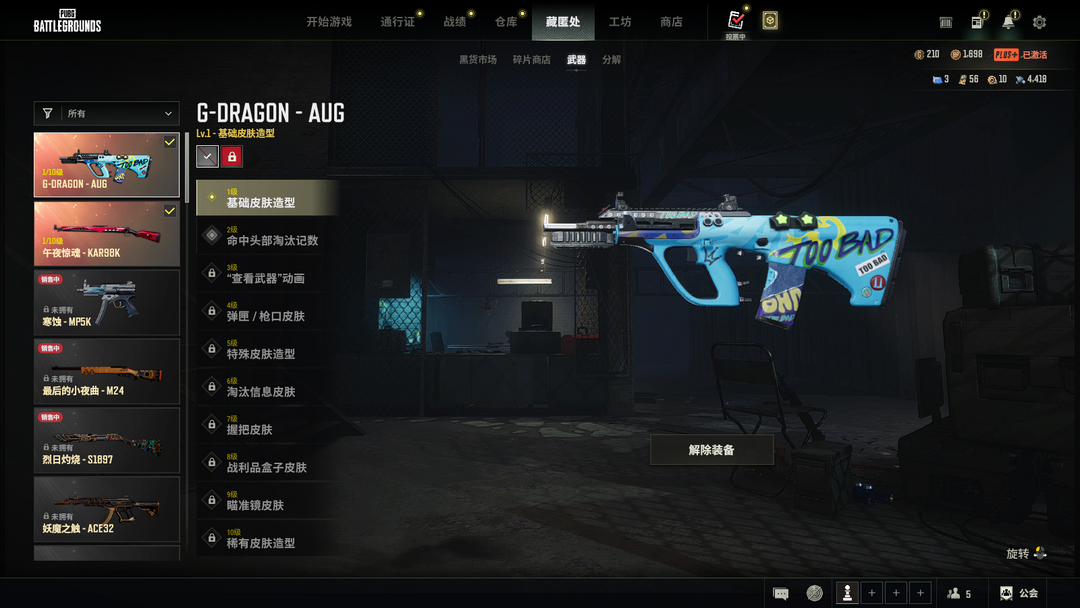Viewport: 1080px width, 608px height.
Task: Switch to the 通行证 tab
Action: point(397,22)
